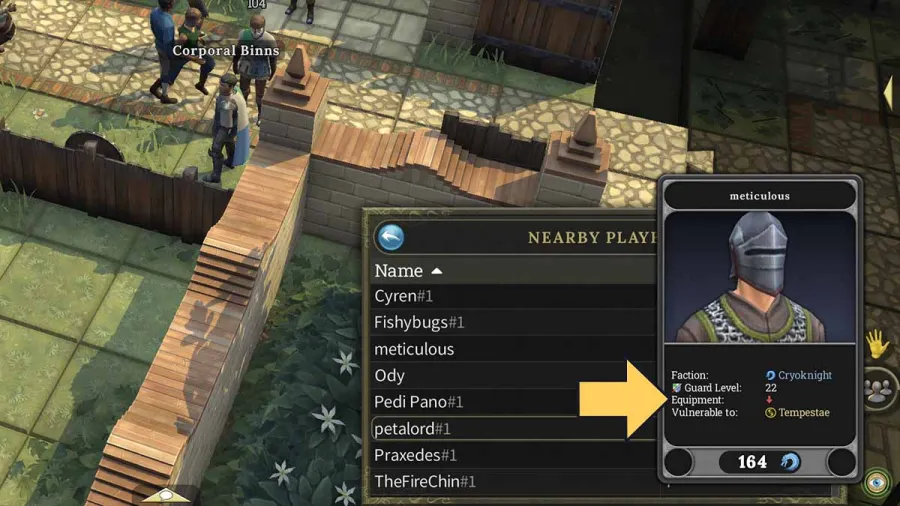Select the meticulous player row
Screen dimensions: 900x506
point(414,349)
